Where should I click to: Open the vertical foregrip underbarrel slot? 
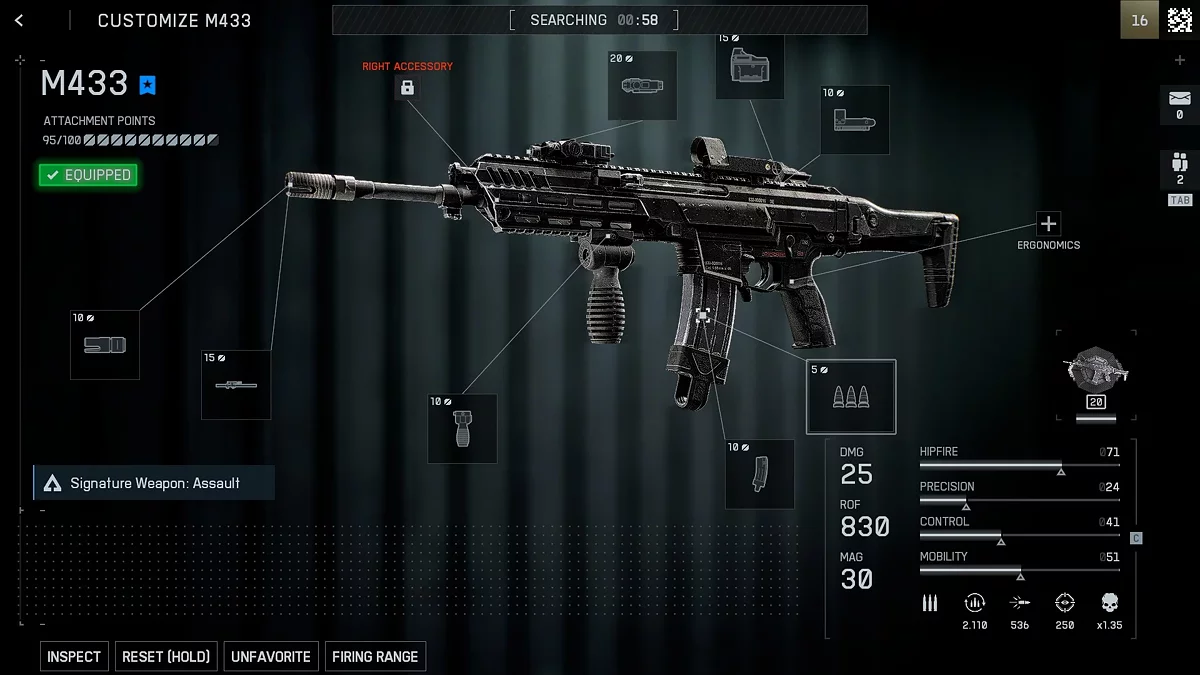(x=462, y=429)
